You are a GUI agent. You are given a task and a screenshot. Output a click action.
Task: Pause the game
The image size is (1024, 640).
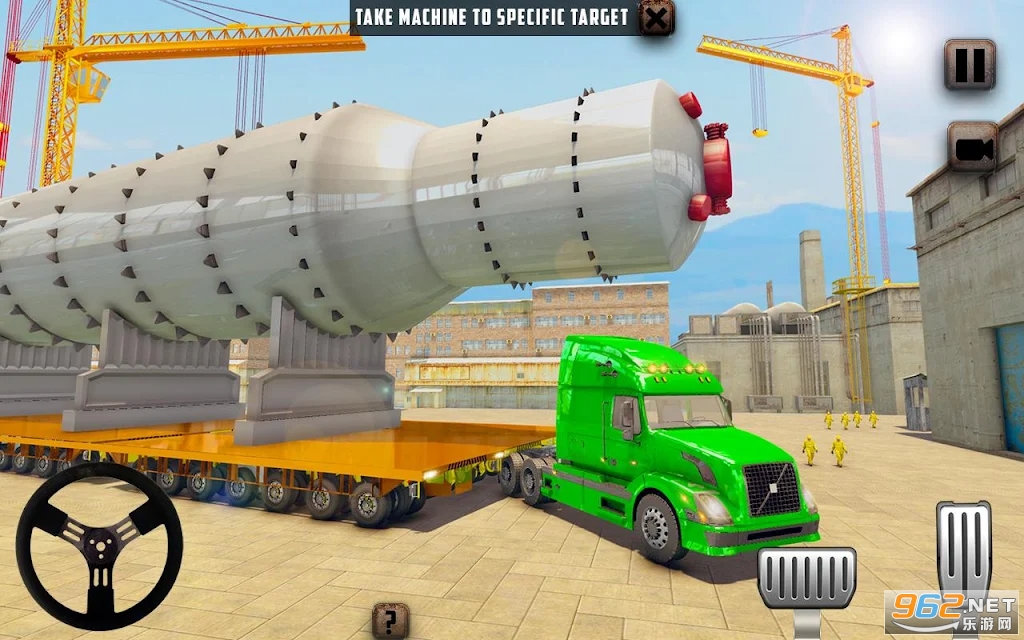[970, 65]
